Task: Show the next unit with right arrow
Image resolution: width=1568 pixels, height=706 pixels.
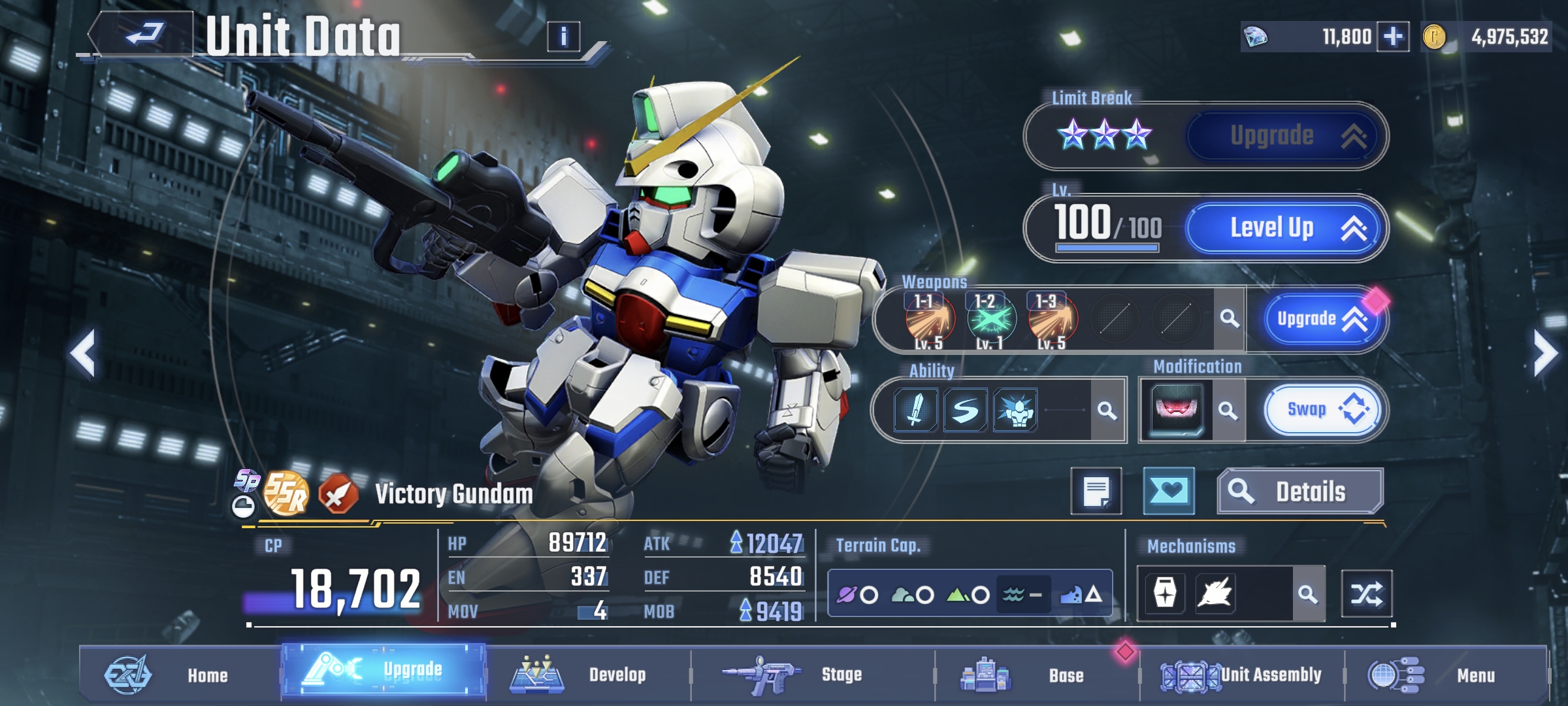Action: click(x=1544, y=354)
